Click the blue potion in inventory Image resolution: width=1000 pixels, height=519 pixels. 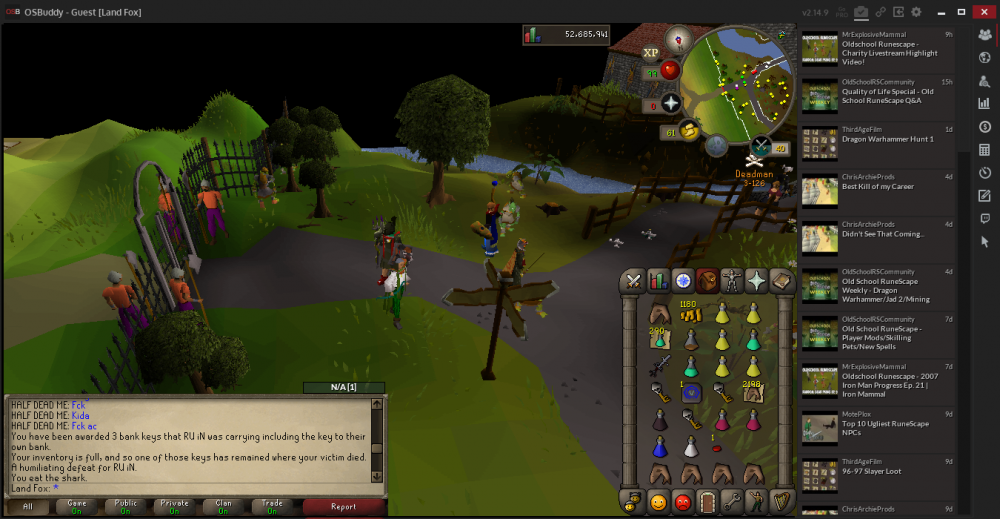point(659,446)
